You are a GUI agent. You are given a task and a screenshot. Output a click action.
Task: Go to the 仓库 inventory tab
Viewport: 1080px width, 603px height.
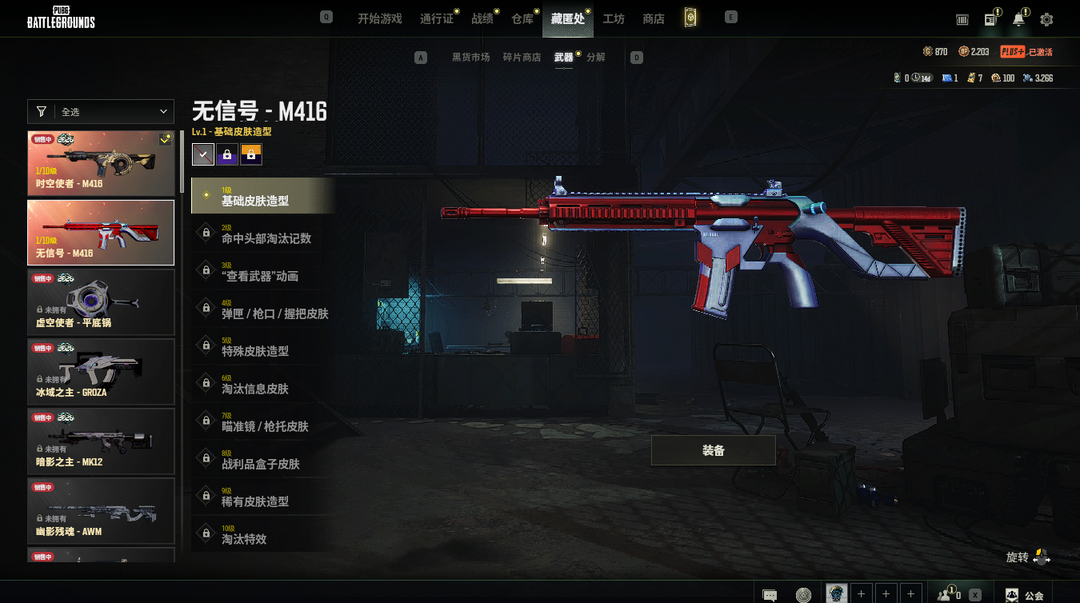522,19
